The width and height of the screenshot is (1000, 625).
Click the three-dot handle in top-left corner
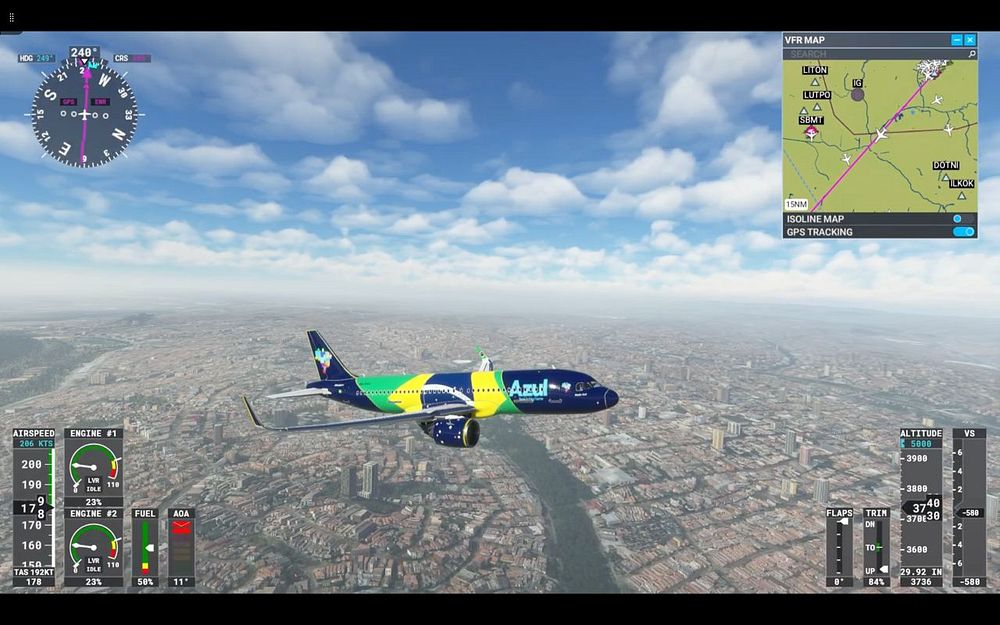click(x=12, y=17)
